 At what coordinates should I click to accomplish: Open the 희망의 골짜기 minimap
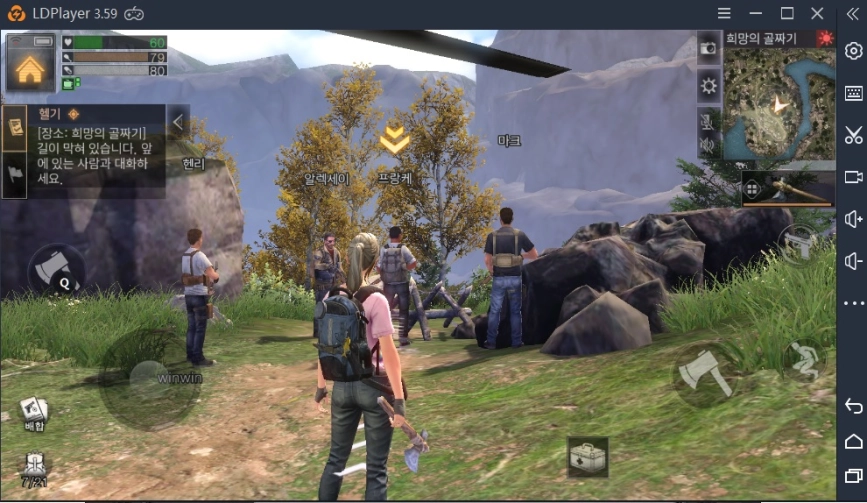(x=778, y=103)
